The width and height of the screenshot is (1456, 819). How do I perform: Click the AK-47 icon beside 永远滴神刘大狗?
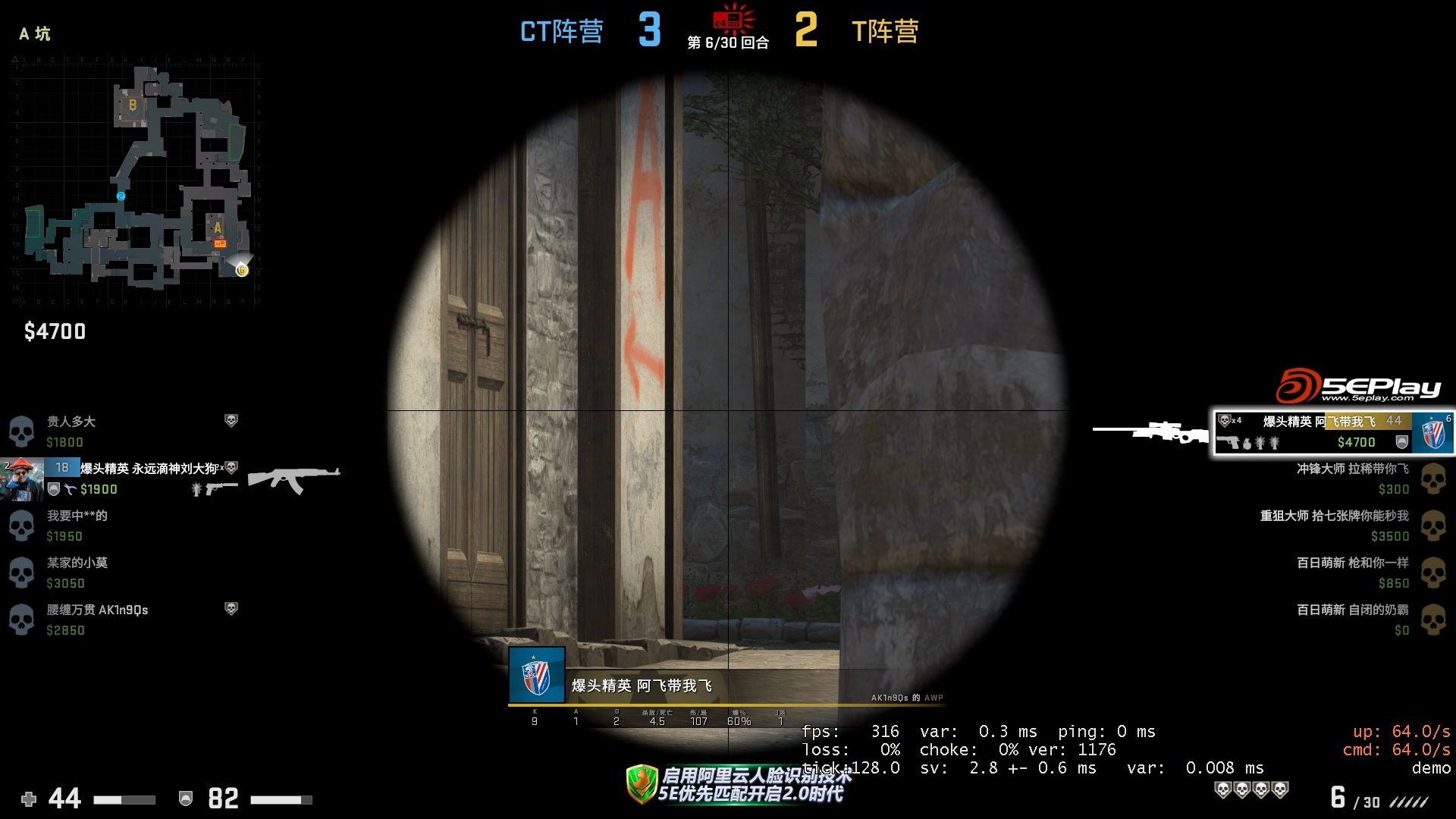tap(292, 479)
